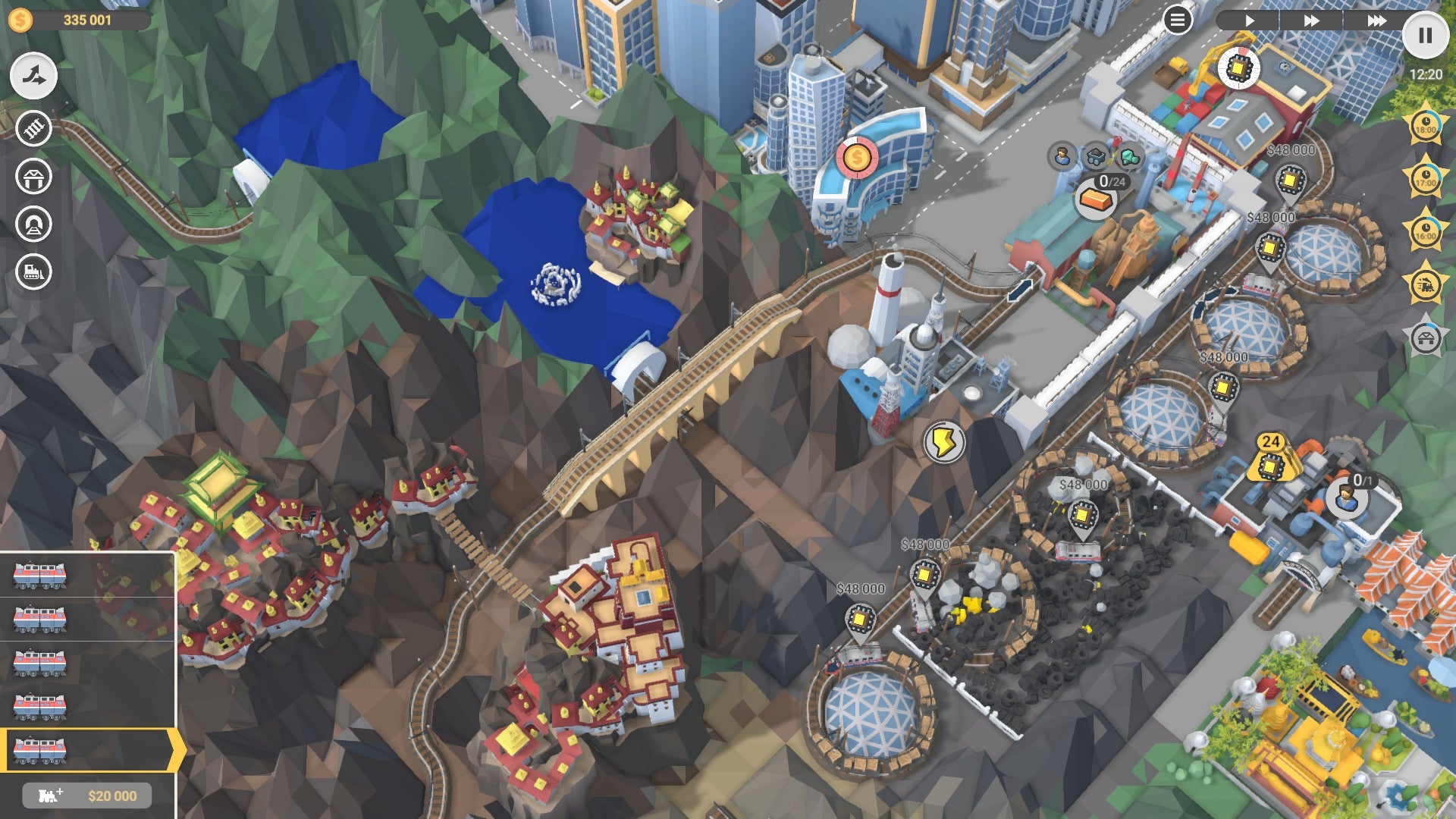Open the main menu hamburger button

pyautogui.click(x=1176, y=20)
